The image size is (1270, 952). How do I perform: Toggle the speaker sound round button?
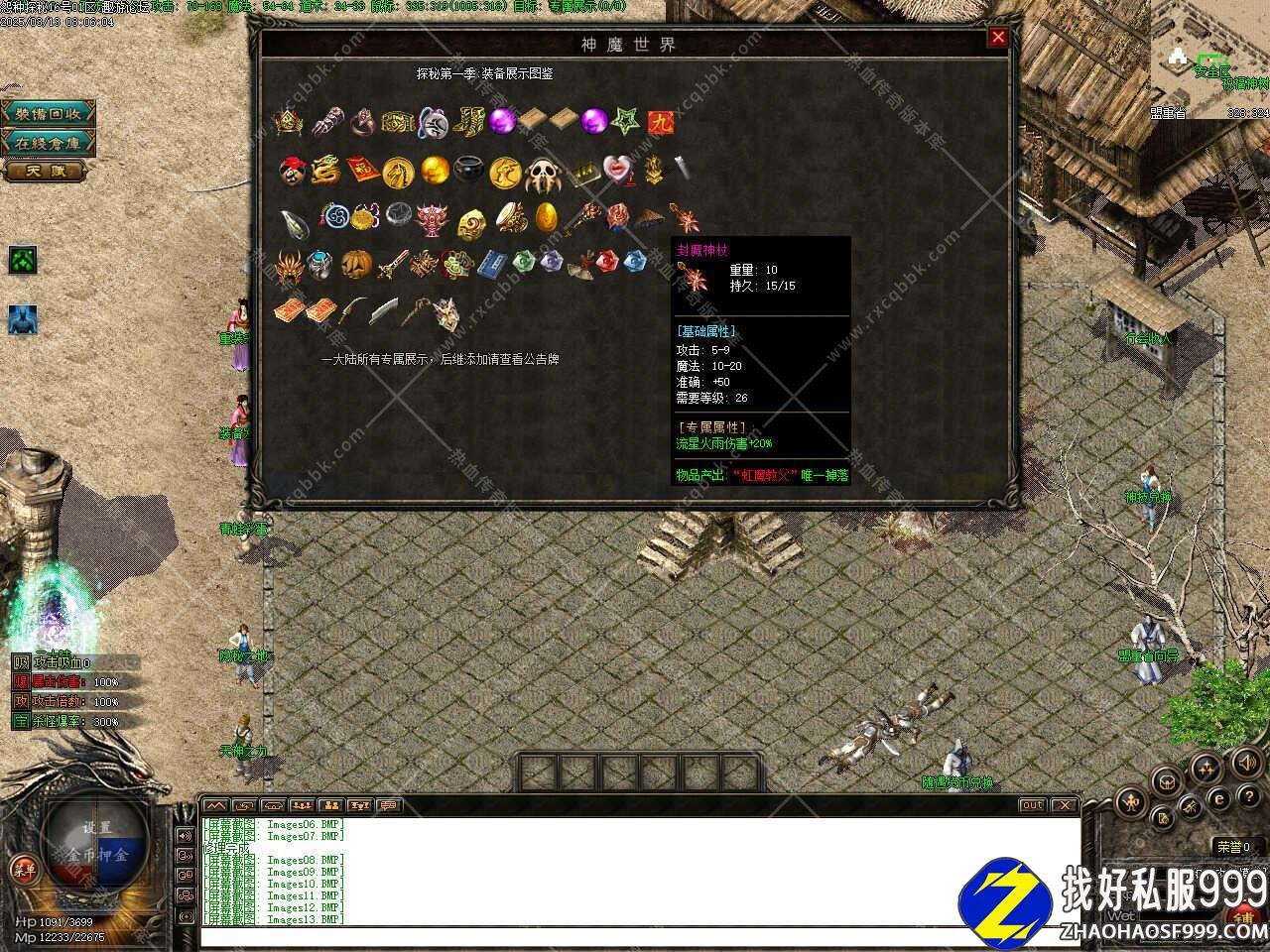point(1245,763)
